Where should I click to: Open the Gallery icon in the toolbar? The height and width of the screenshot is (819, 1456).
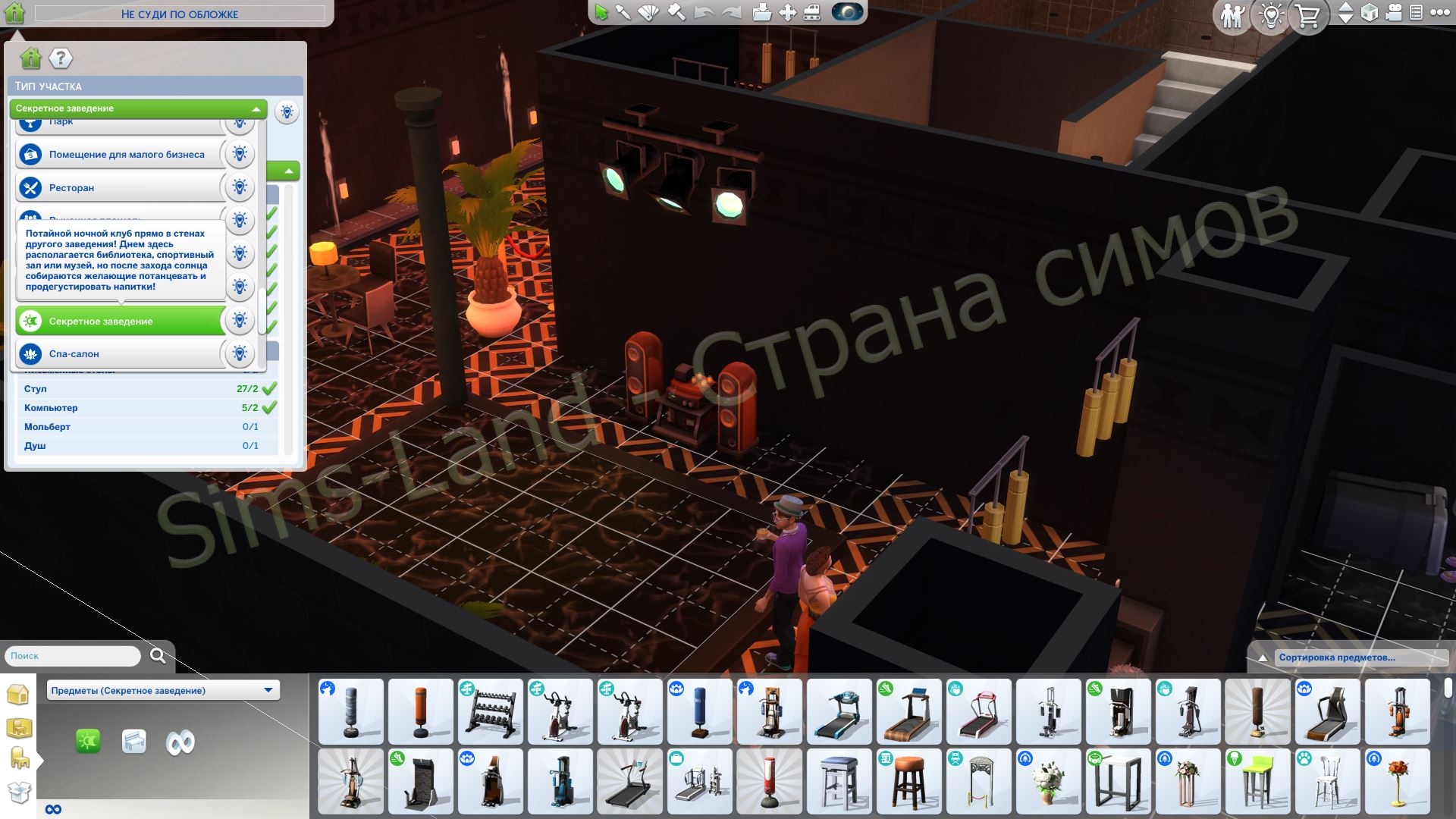(761, 11)
